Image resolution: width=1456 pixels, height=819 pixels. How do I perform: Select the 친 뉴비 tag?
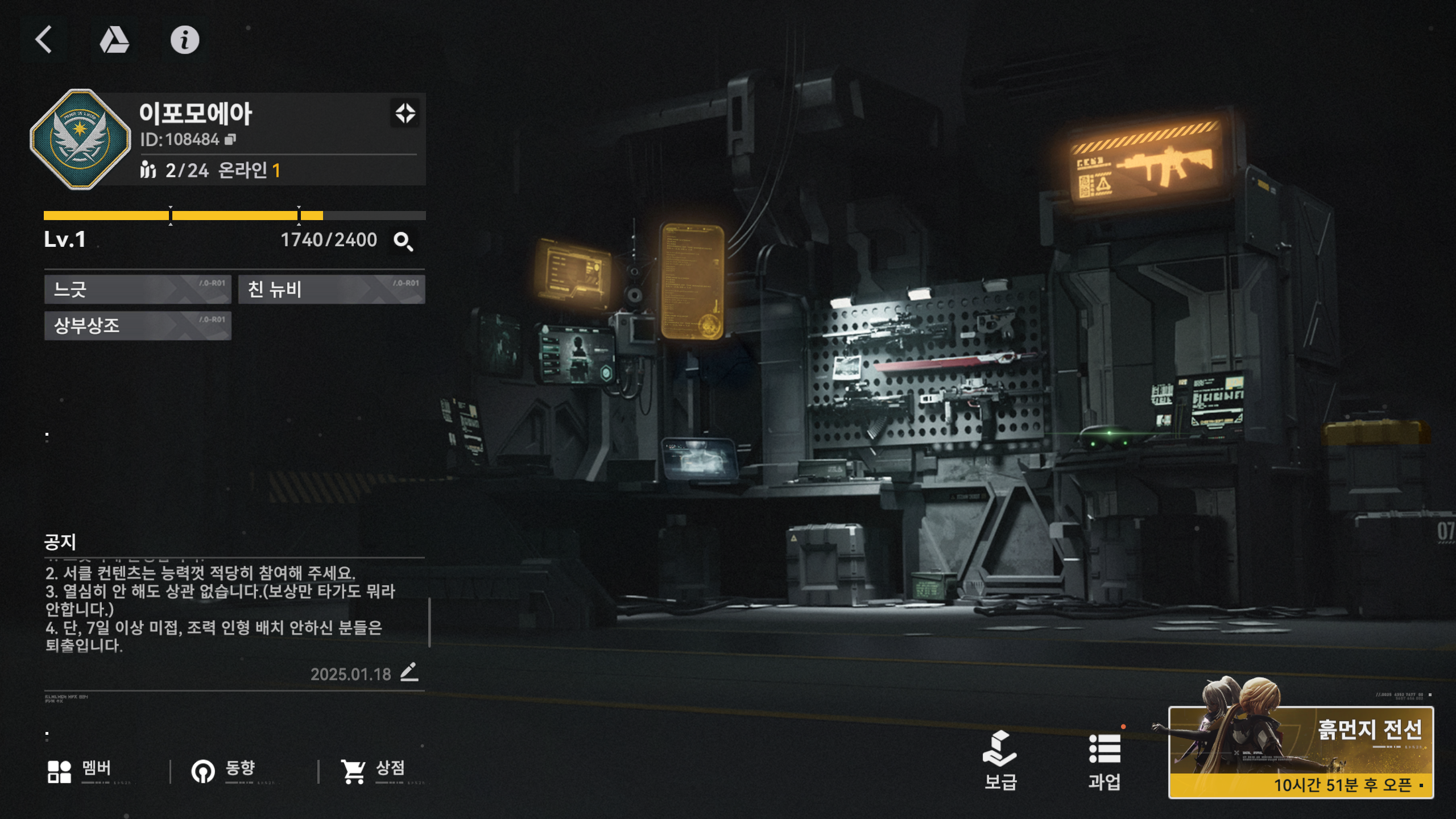tap(331, 289)
